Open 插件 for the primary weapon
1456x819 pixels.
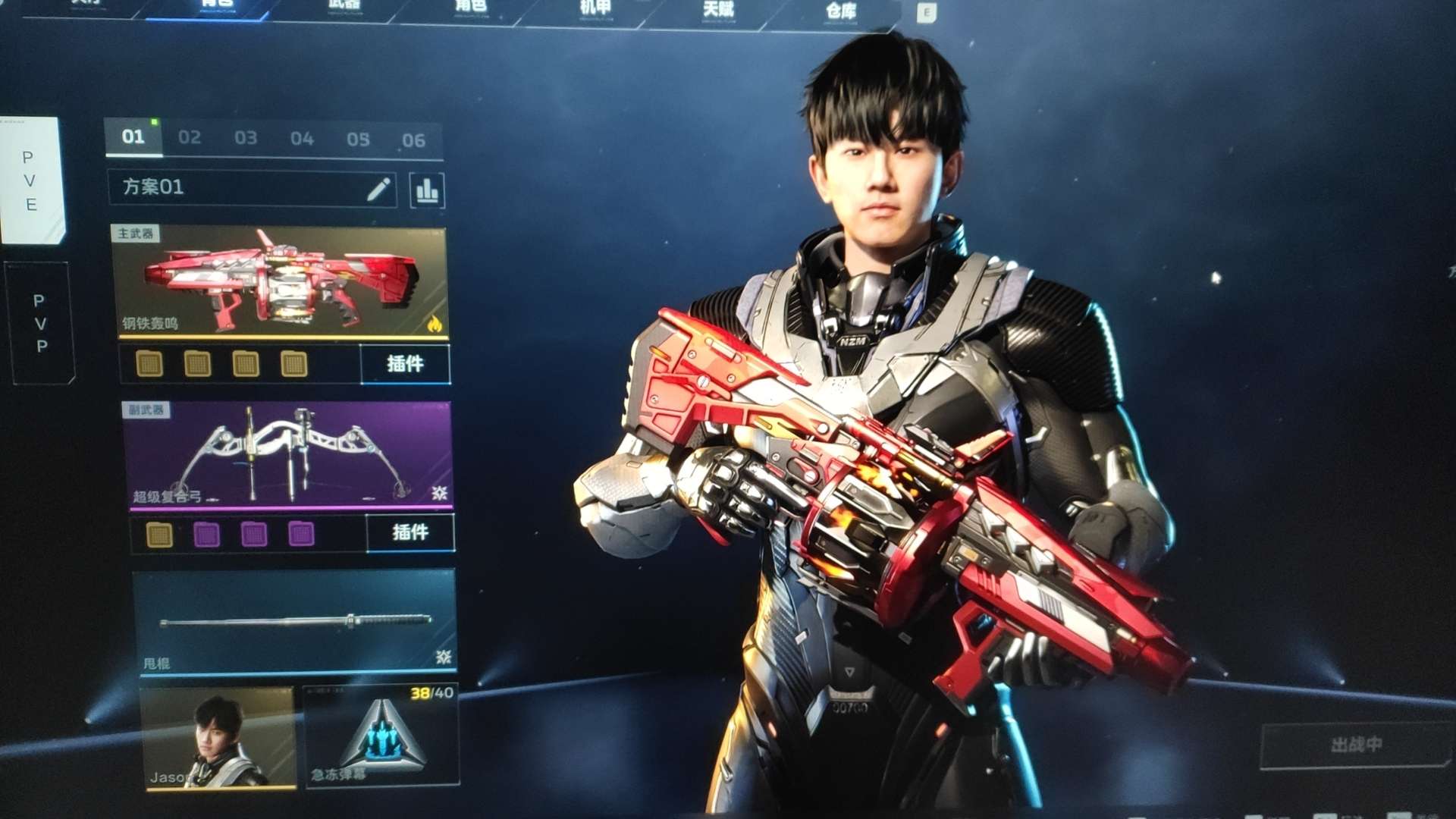[x=405, y=364]
